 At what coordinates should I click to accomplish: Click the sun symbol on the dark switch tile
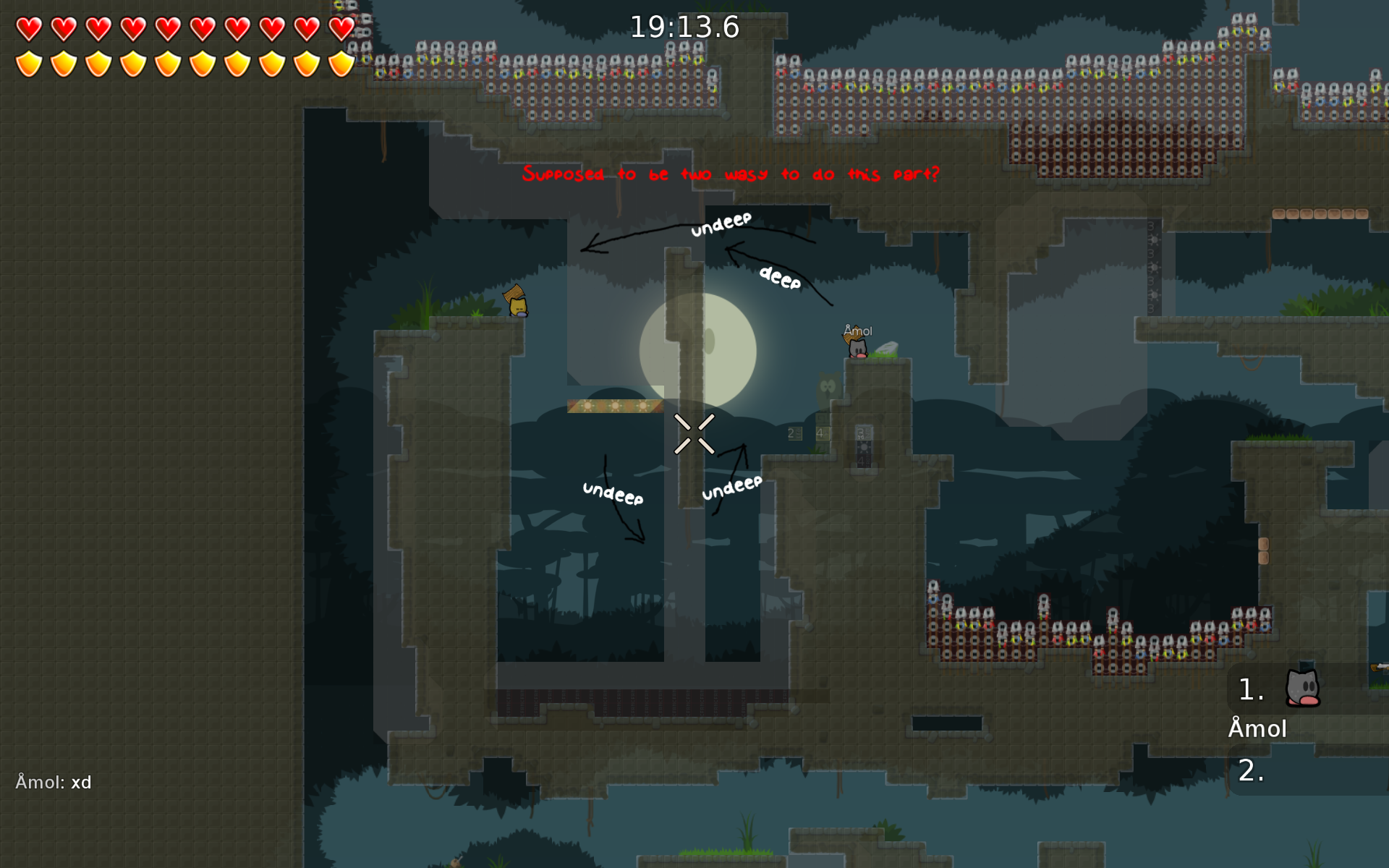865,448
